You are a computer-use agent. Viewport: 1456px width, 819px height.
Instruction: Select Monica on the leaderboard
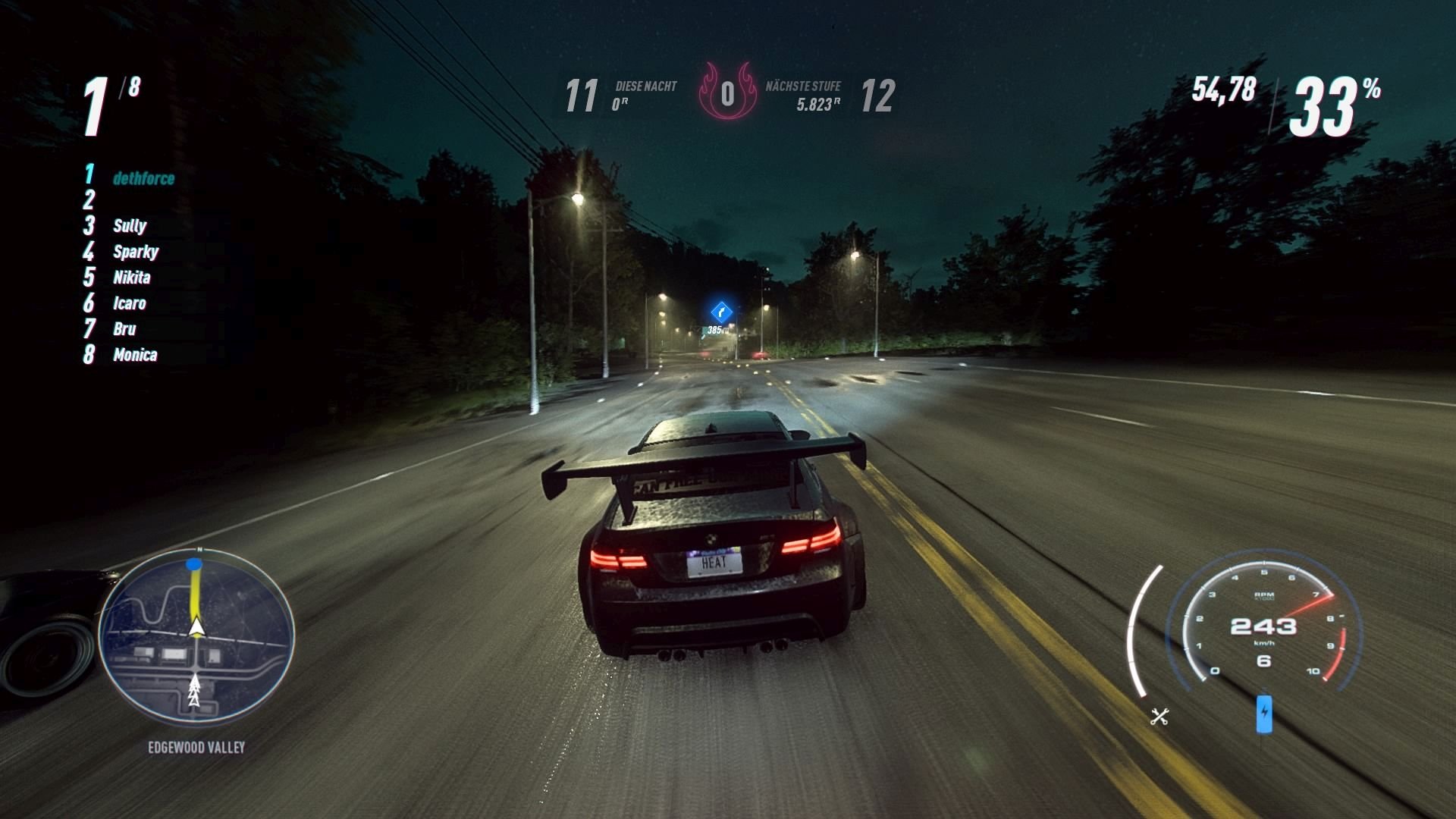pos(137,355)
